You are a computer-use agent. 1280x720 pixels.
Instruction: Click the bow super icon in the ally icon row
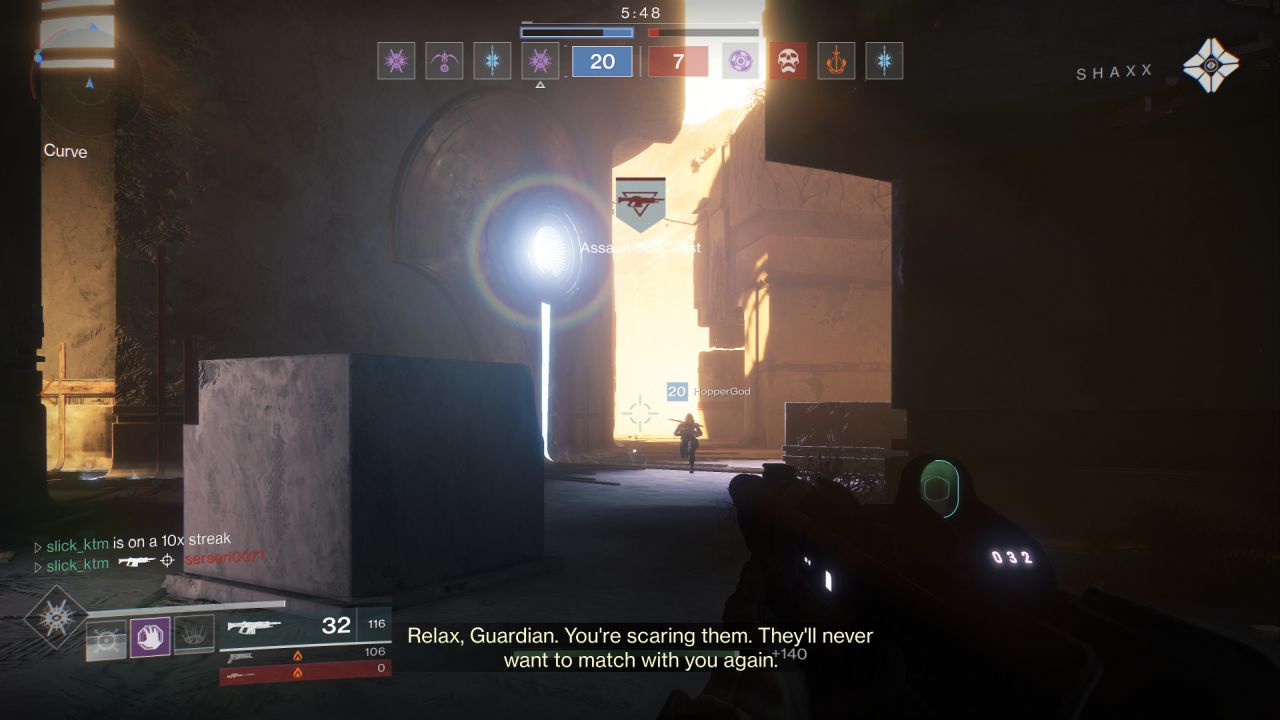(443, 62)
